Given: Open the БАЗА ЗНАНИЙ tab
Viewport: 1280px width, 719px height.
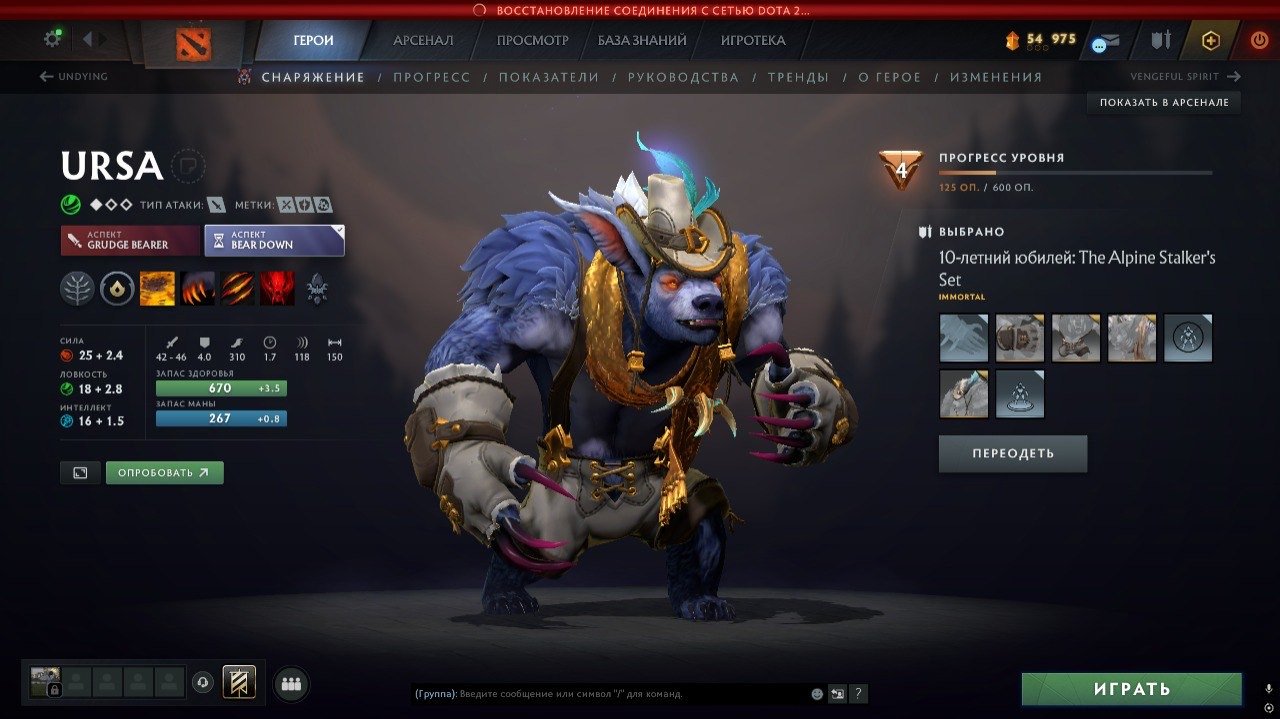Looking at the screenshot, I should click(x=642, y=41).
